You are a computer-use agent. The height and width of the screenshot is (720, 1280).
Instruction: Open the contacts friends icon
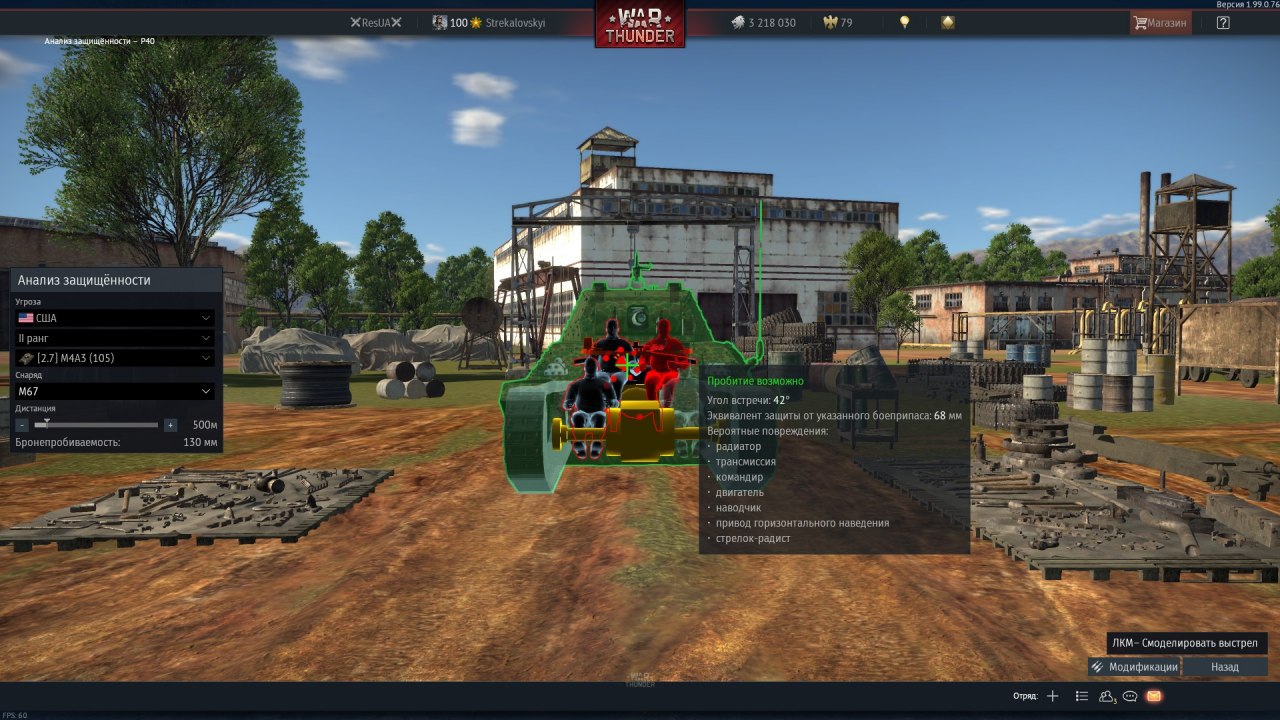coord(1107,696)
